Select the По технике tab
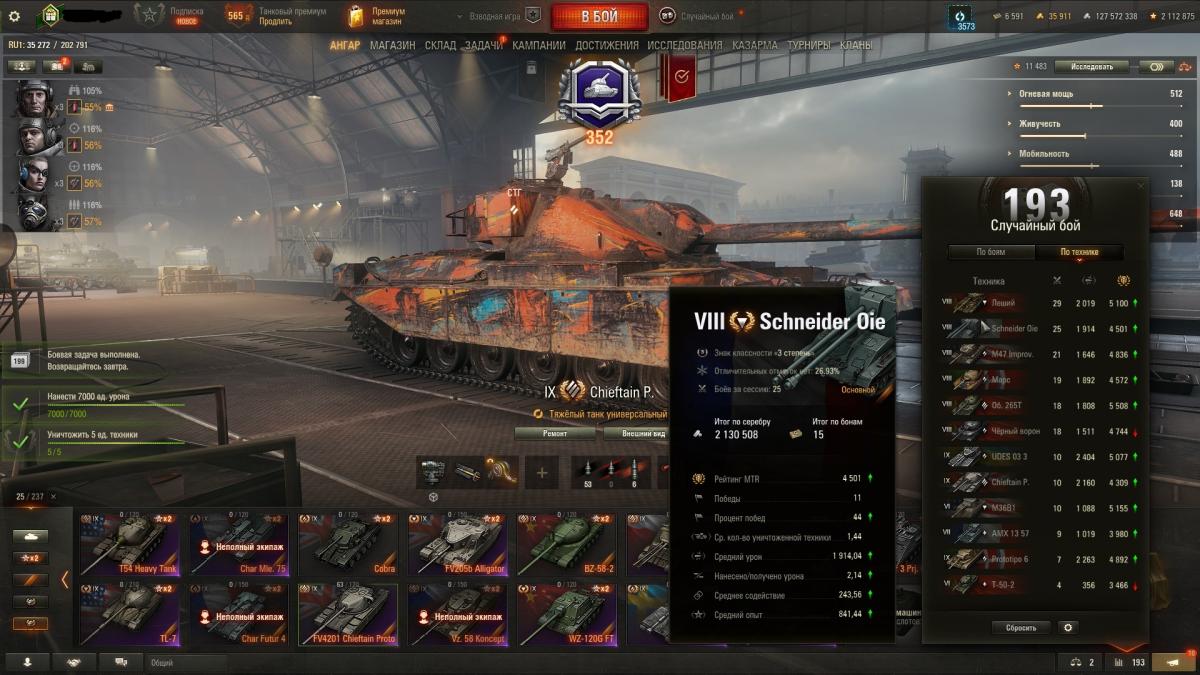Image resolution: width=1200 pixels, height=675 pixels. [x=1079, y=252]
